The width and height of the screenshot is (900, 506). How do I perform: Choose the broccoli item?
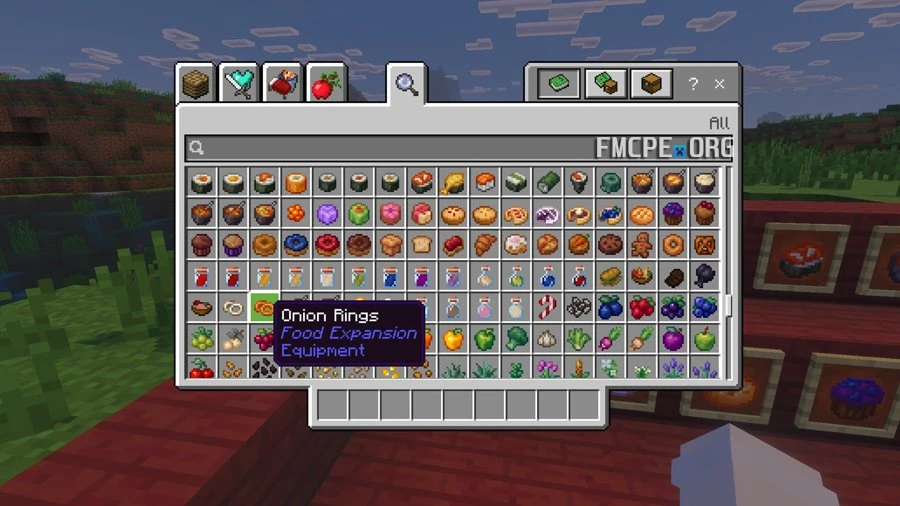coord(517,339)
